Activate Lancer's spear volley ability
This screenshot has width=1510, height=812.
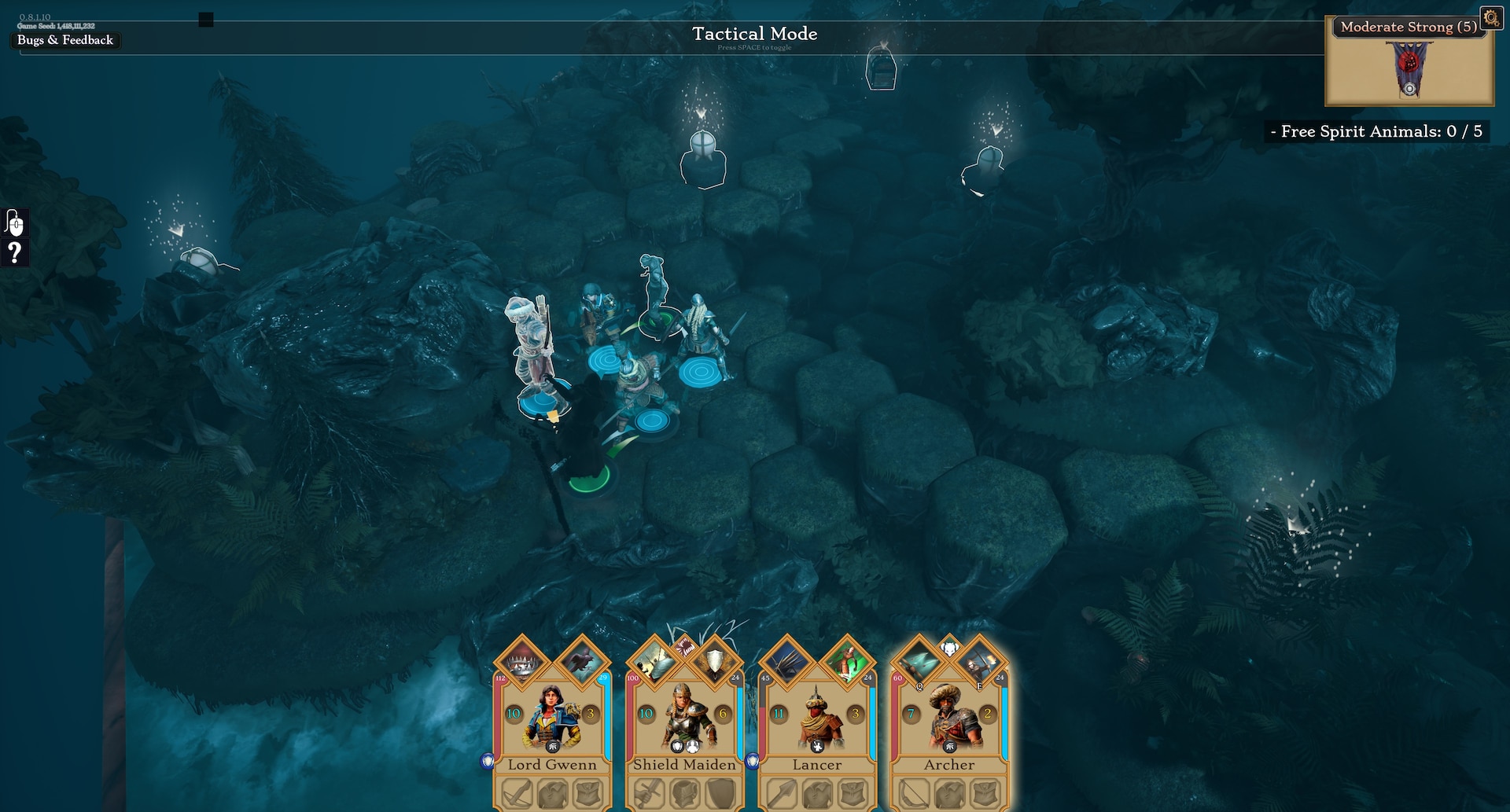point(786,662)
